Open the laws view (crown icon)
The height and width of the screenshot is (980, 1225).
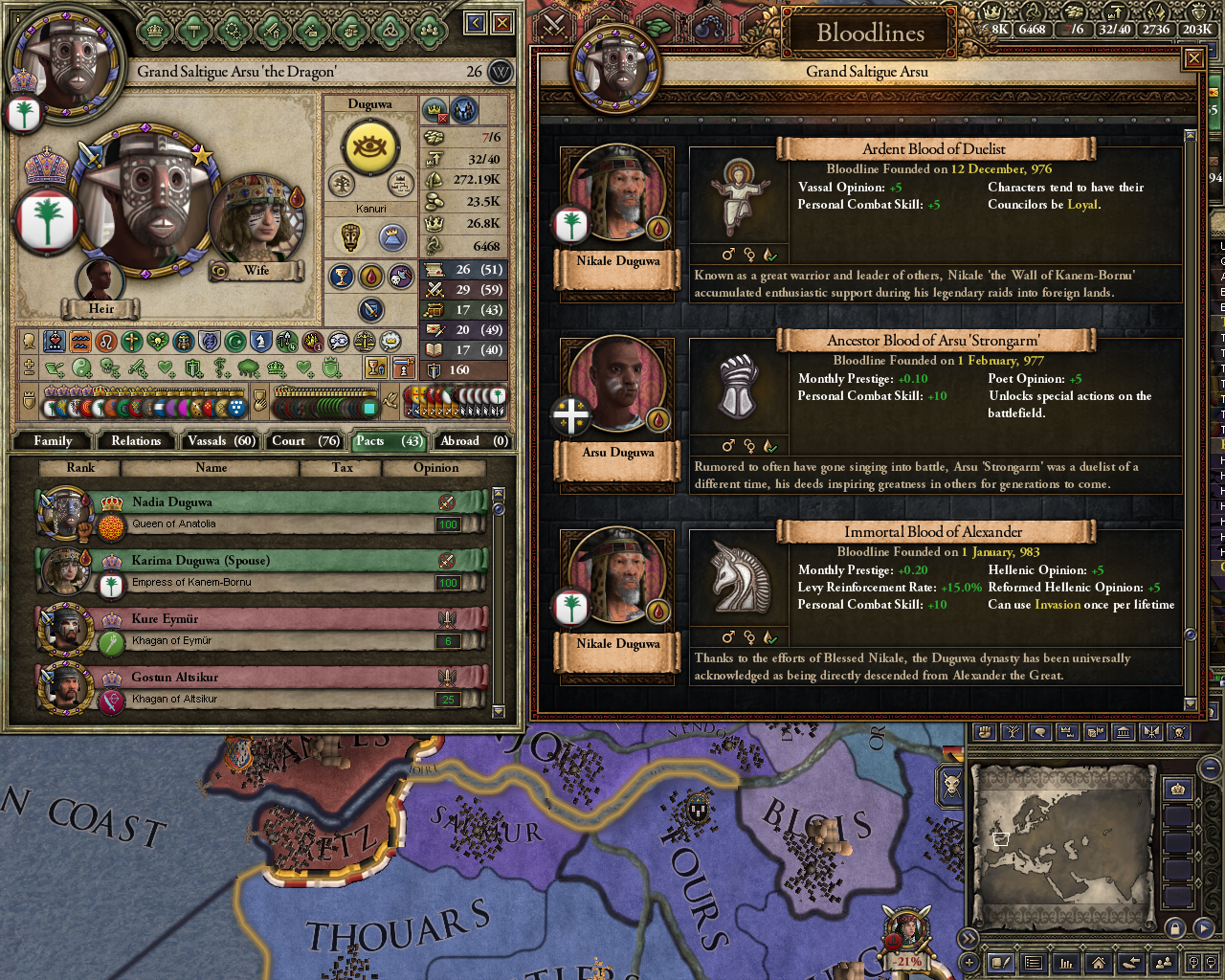pyautogui.click(x=1067, y=732)
